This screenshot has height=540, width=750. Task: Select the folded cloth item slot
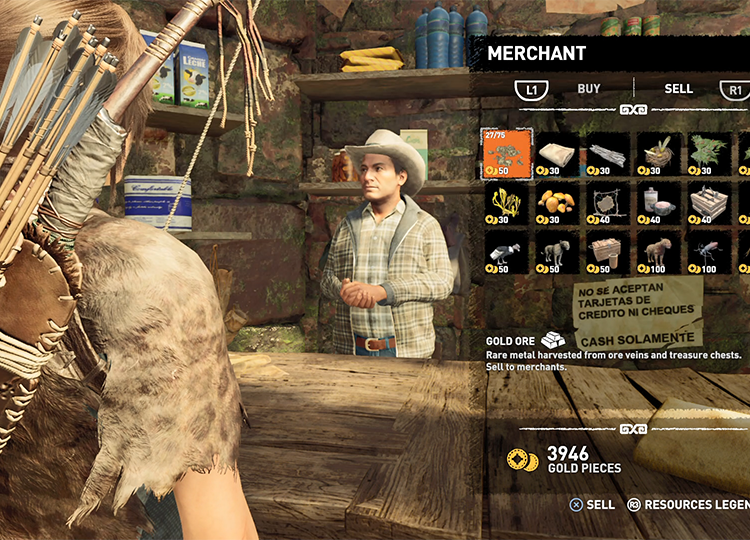[x=558, y=153]
